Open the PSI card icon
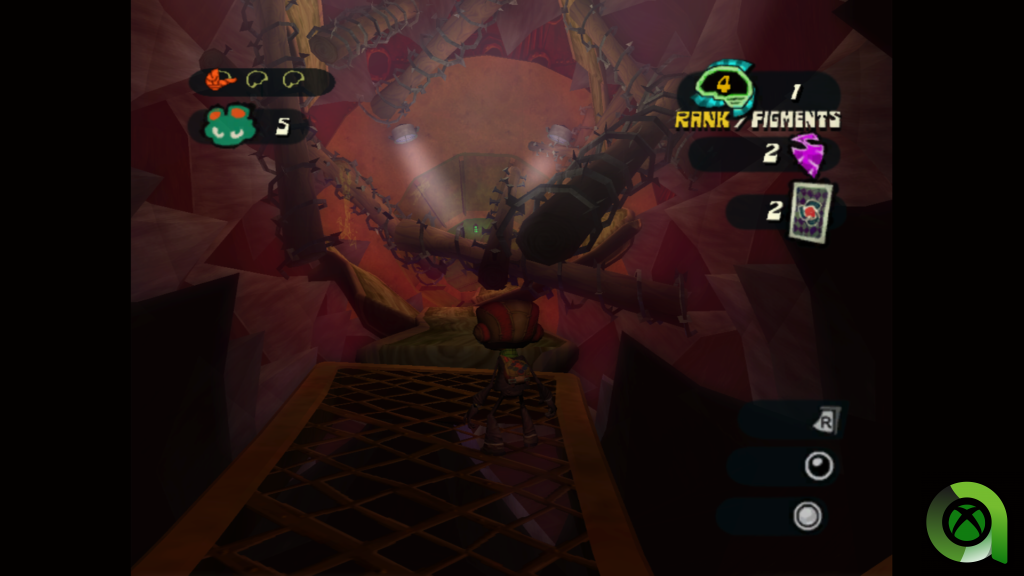 (x=810, y=211)
